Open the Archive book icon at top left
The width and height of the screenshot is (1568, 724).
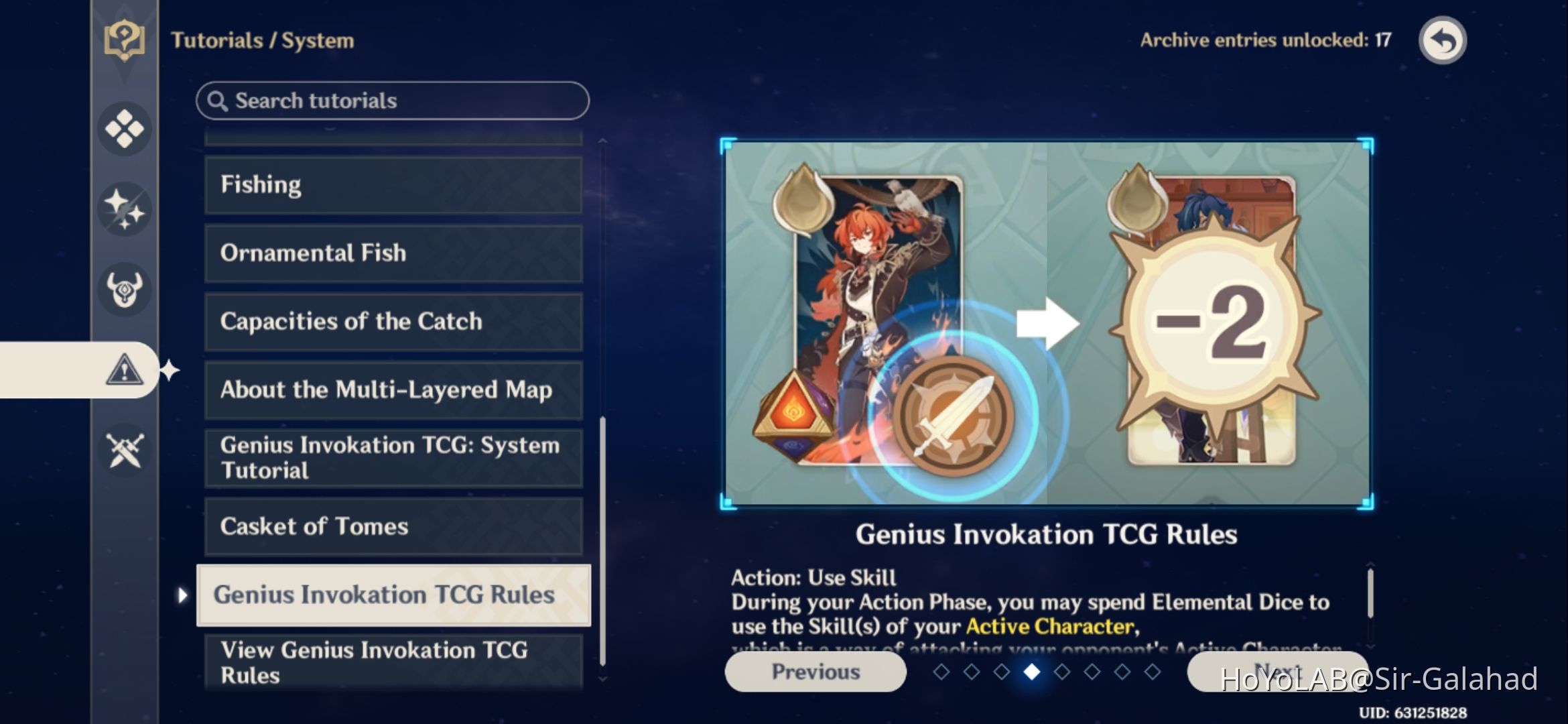(x=124, y=40)
